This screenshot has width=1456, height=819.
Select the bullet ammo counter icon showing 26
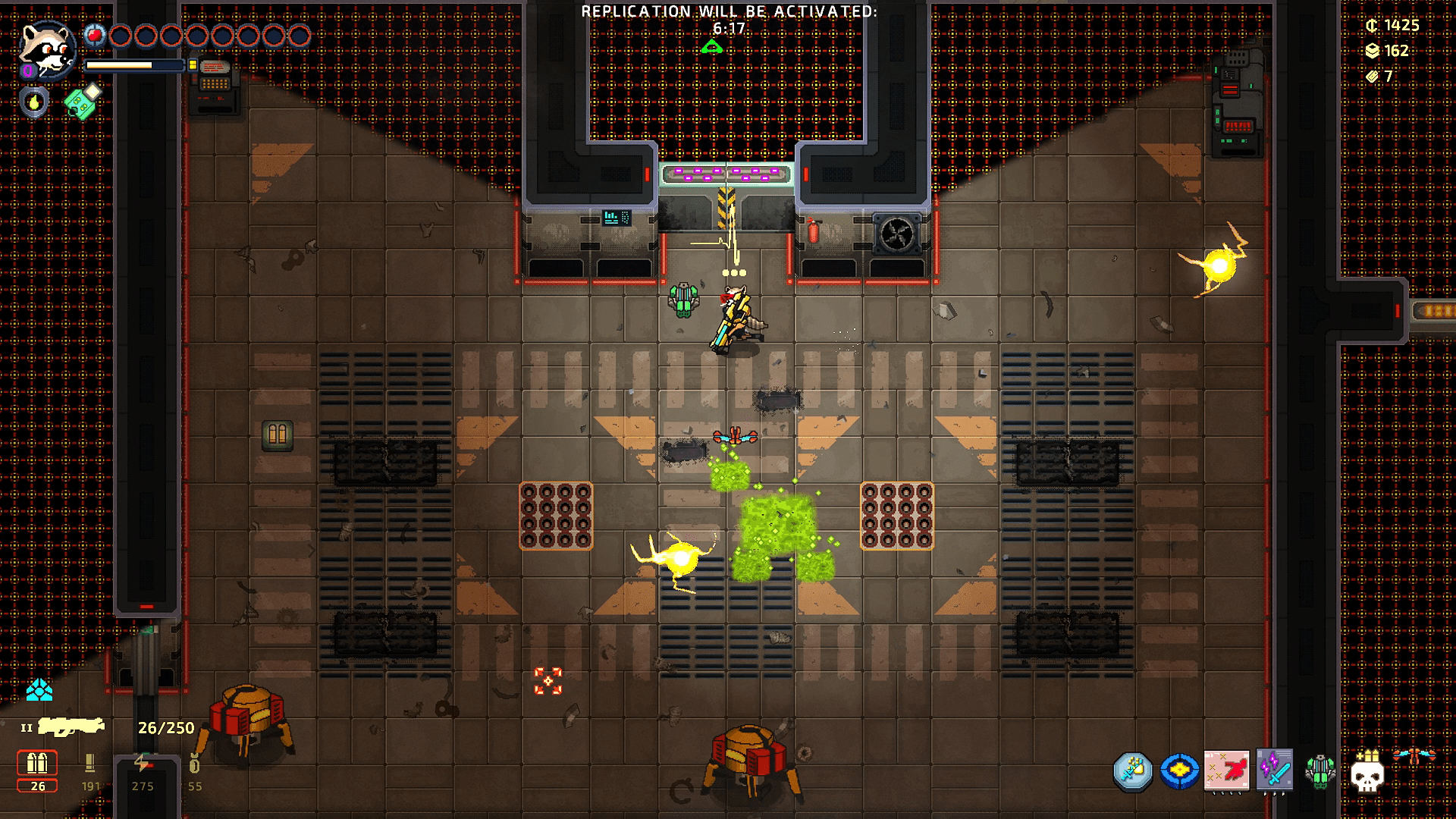37,764
